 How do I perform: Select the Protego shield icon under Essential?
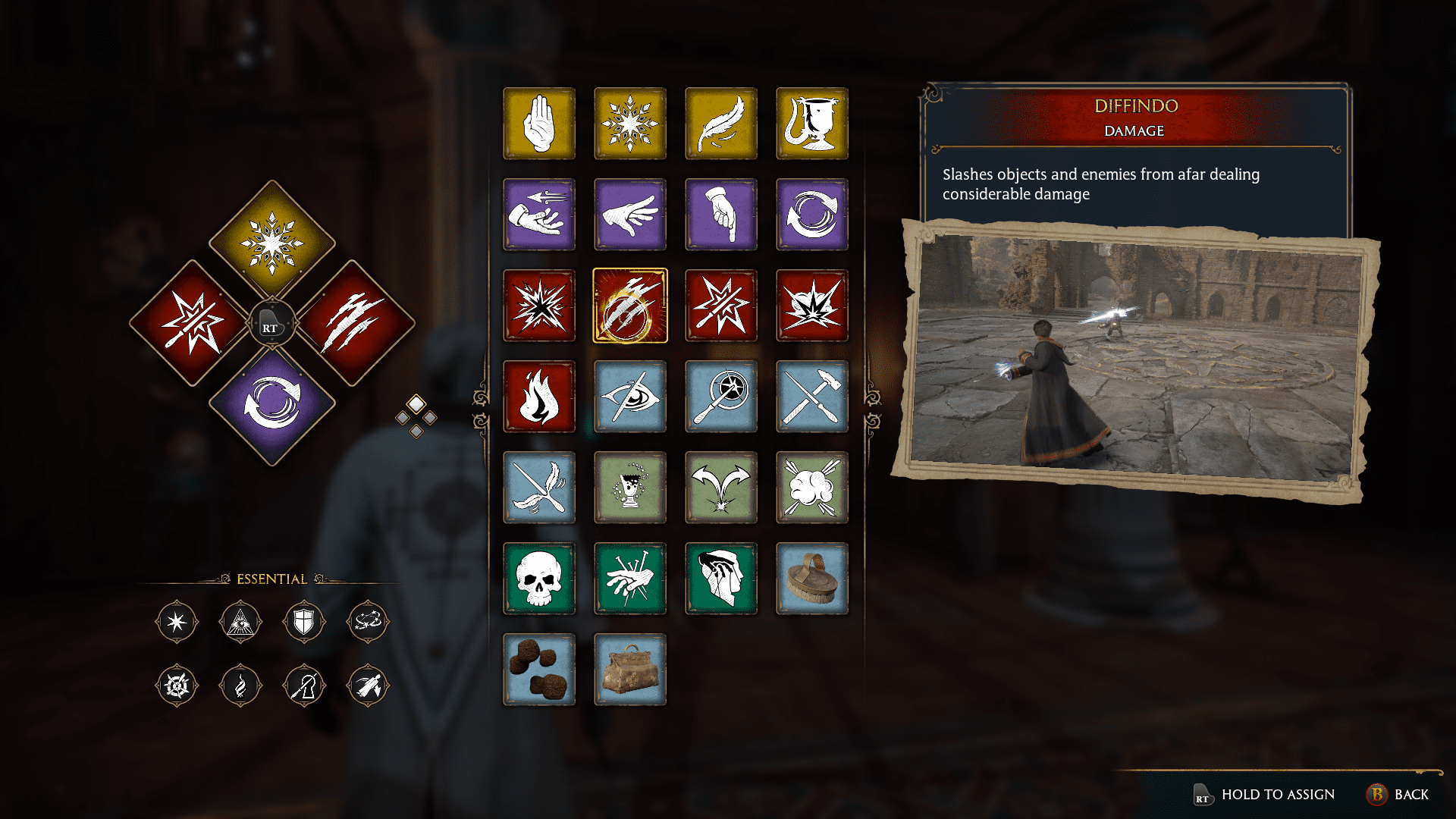[304, 622]
